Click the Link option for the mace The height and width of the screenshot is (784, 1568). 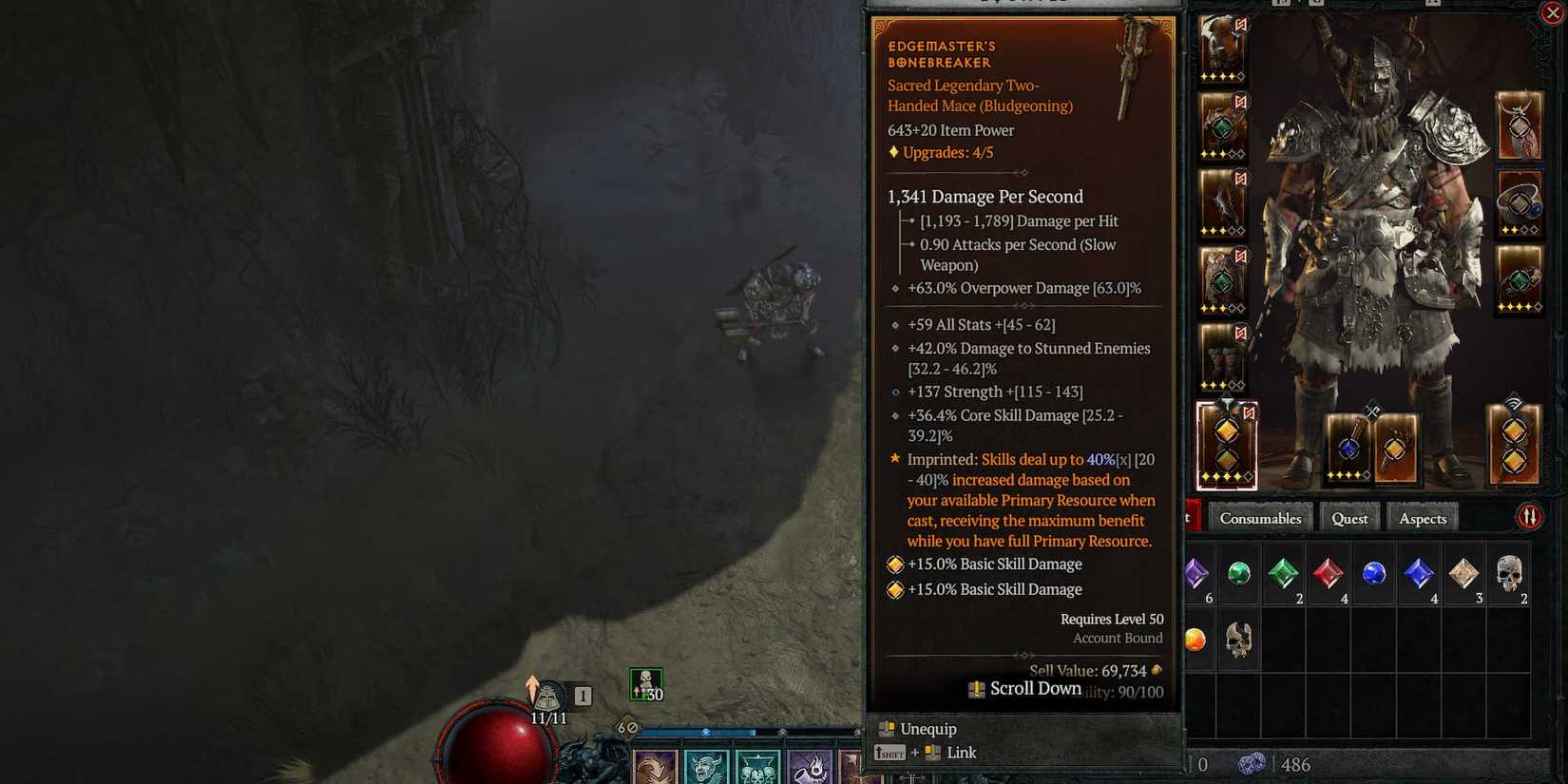pyautogui.click(x=962, y=752)
